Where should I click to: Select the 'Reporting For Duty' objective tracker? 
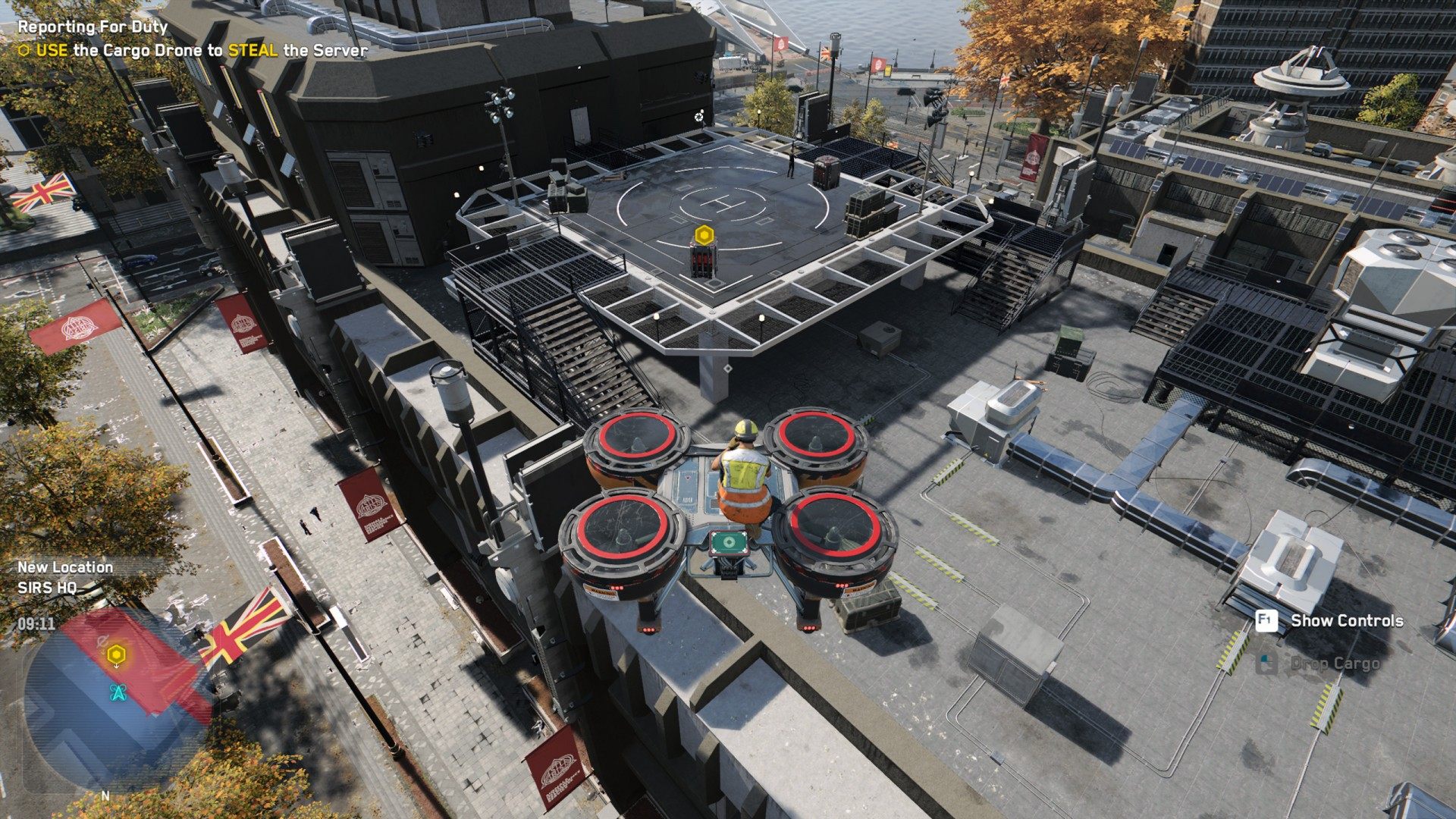tap(93, 27)
